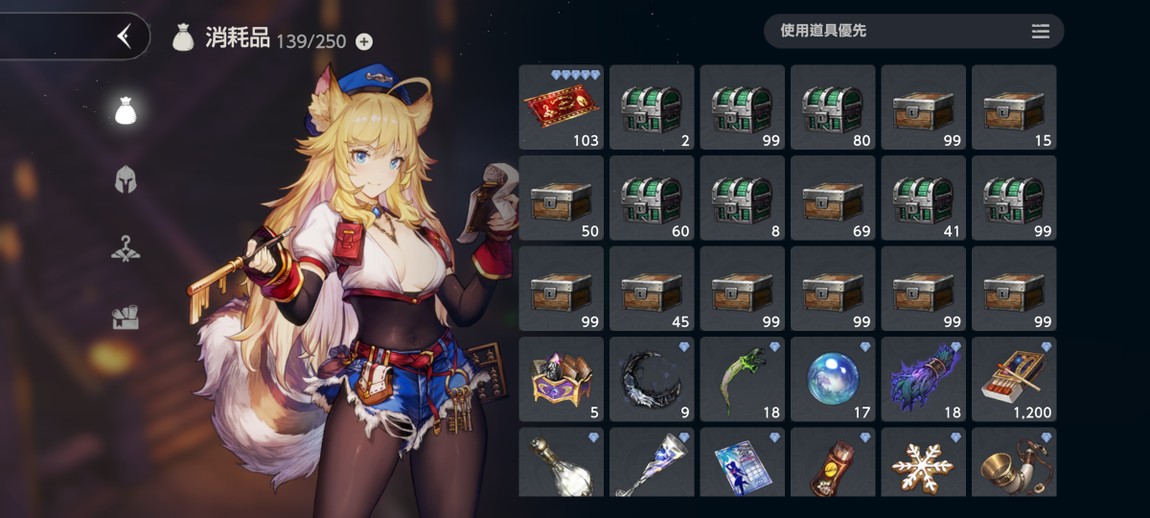Open the item sorting dropdown

click(x=913, y=31)
